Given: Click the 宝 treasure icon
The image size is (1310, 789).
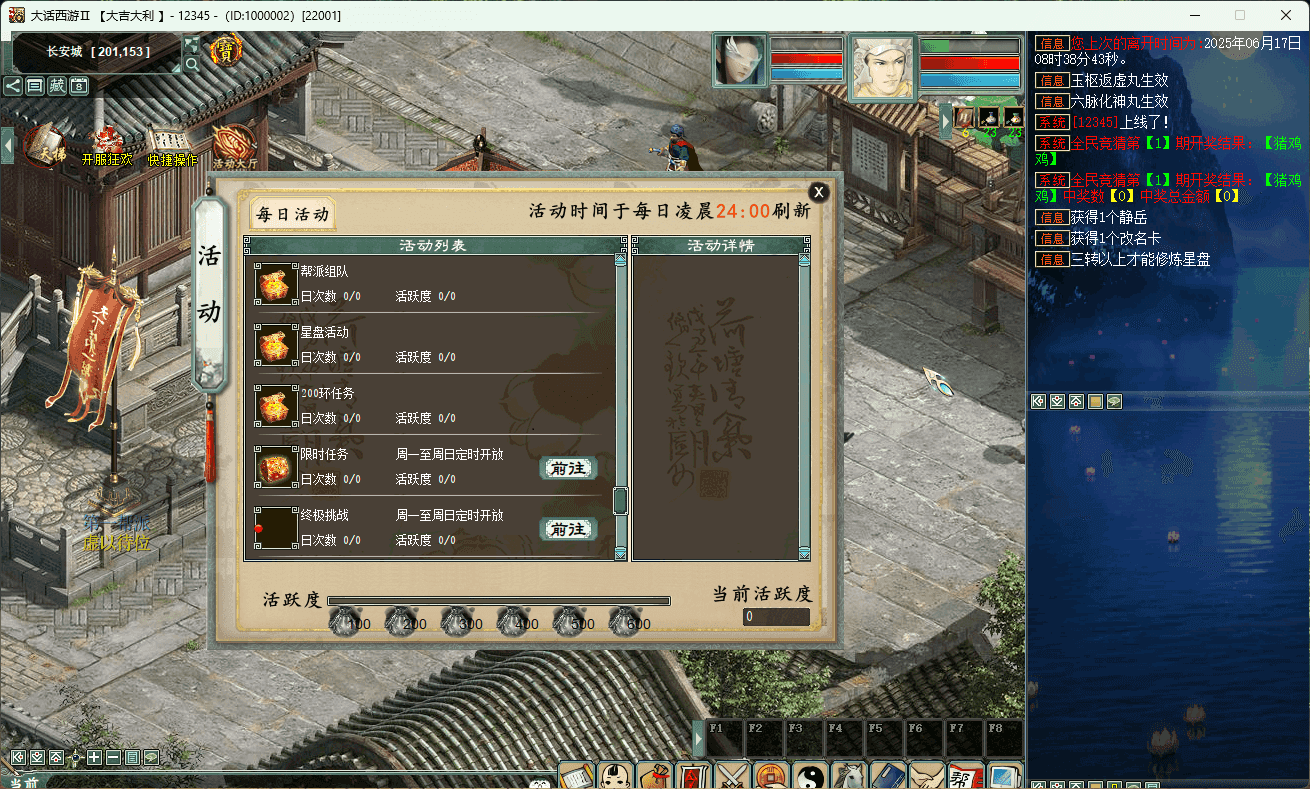Looking at the screenshot, I should tap(226, 51).
